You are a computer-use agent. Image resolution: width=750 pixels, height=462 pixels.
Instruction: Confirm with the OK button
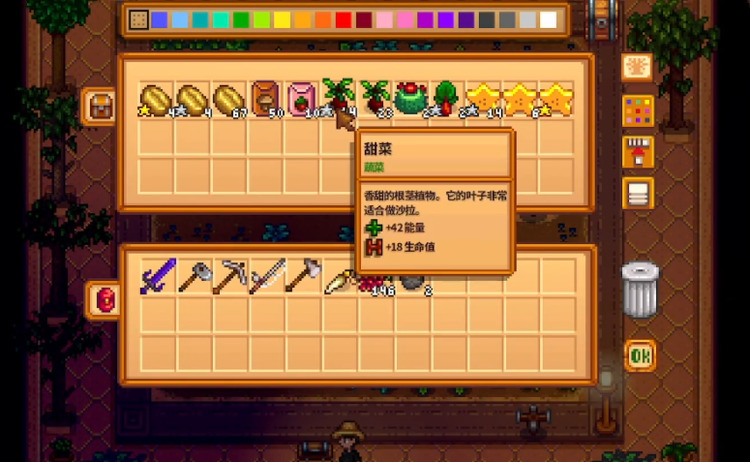[x=639, y=355]
